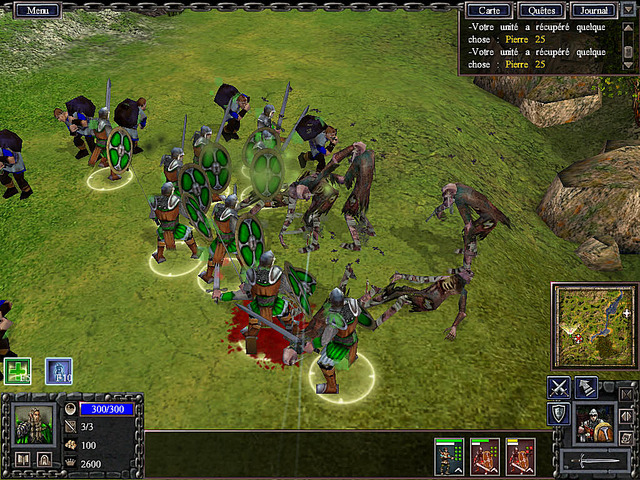640x480 pixels.
Task: Choose the yellow-bar unit group card
Action: (x=520, y=456)
